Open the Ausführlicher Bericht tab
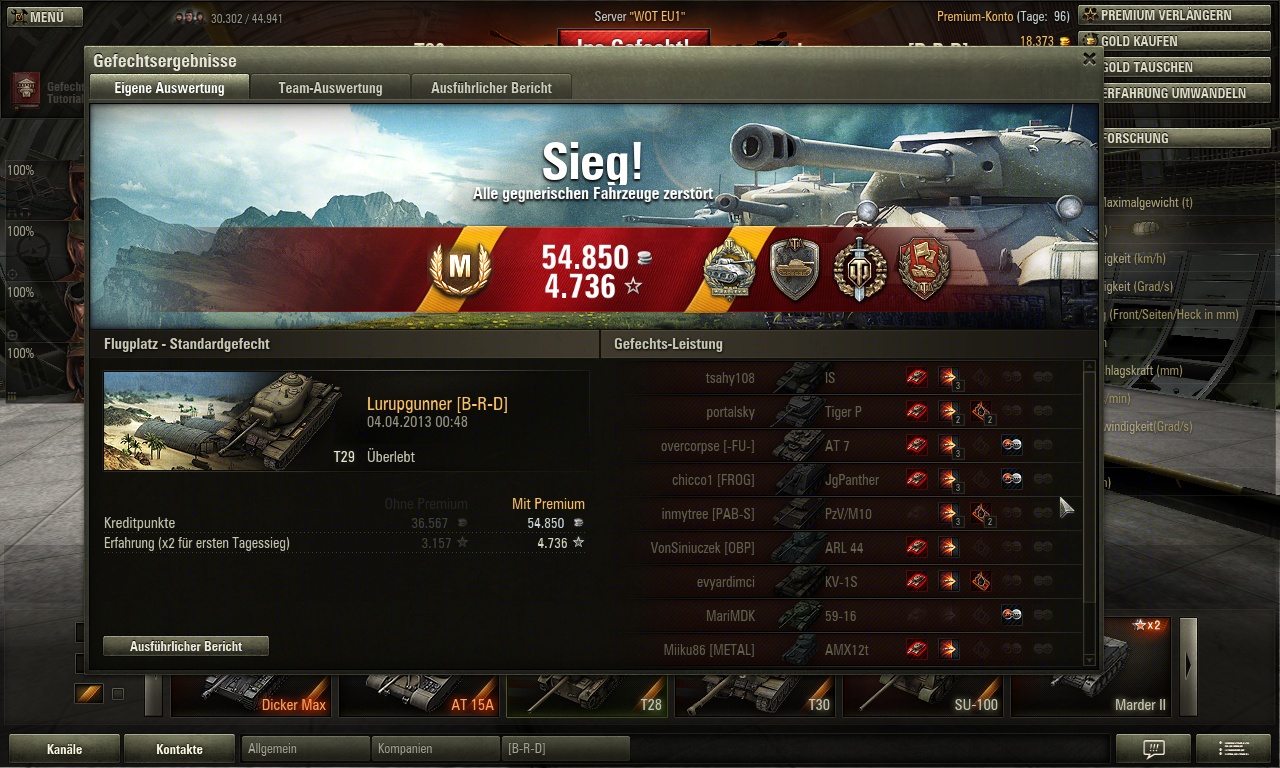 click(491, 88)
